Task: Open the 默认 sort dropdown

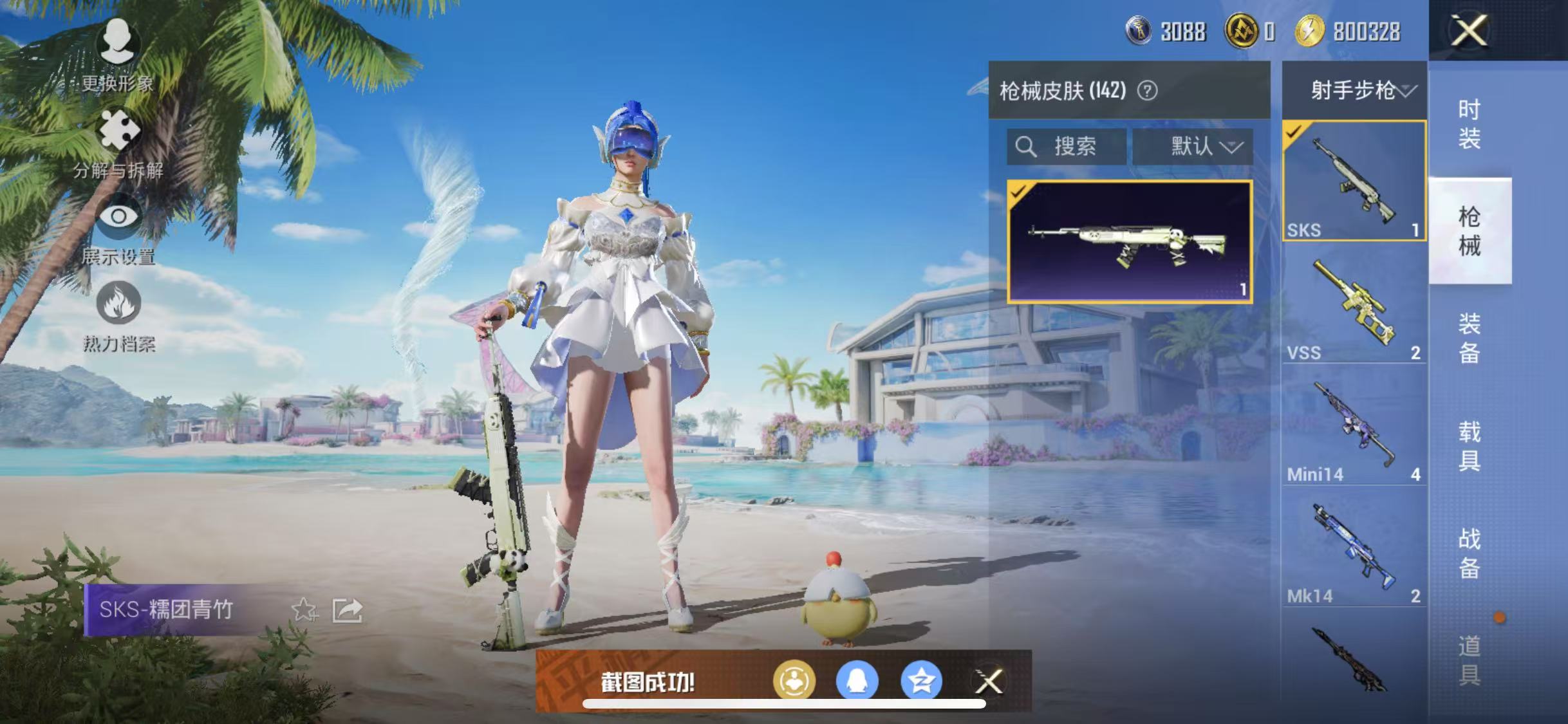Action: tap(1193, 147)
